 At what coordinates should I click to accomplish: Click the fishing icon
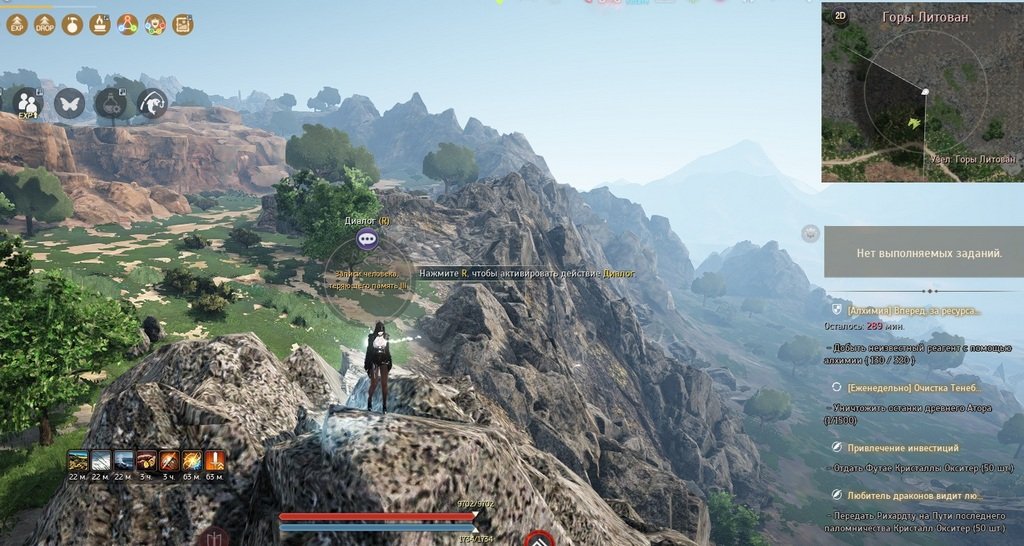point(152,102)
